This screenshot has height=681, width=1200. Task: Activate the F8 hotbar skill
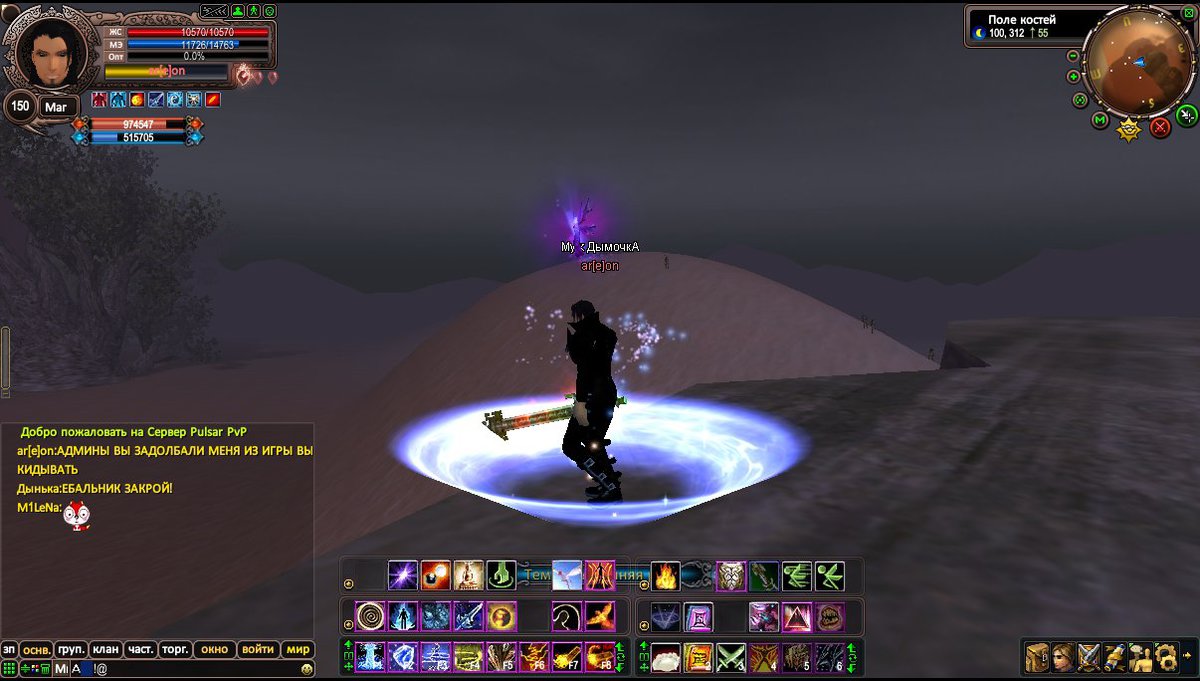600,657
